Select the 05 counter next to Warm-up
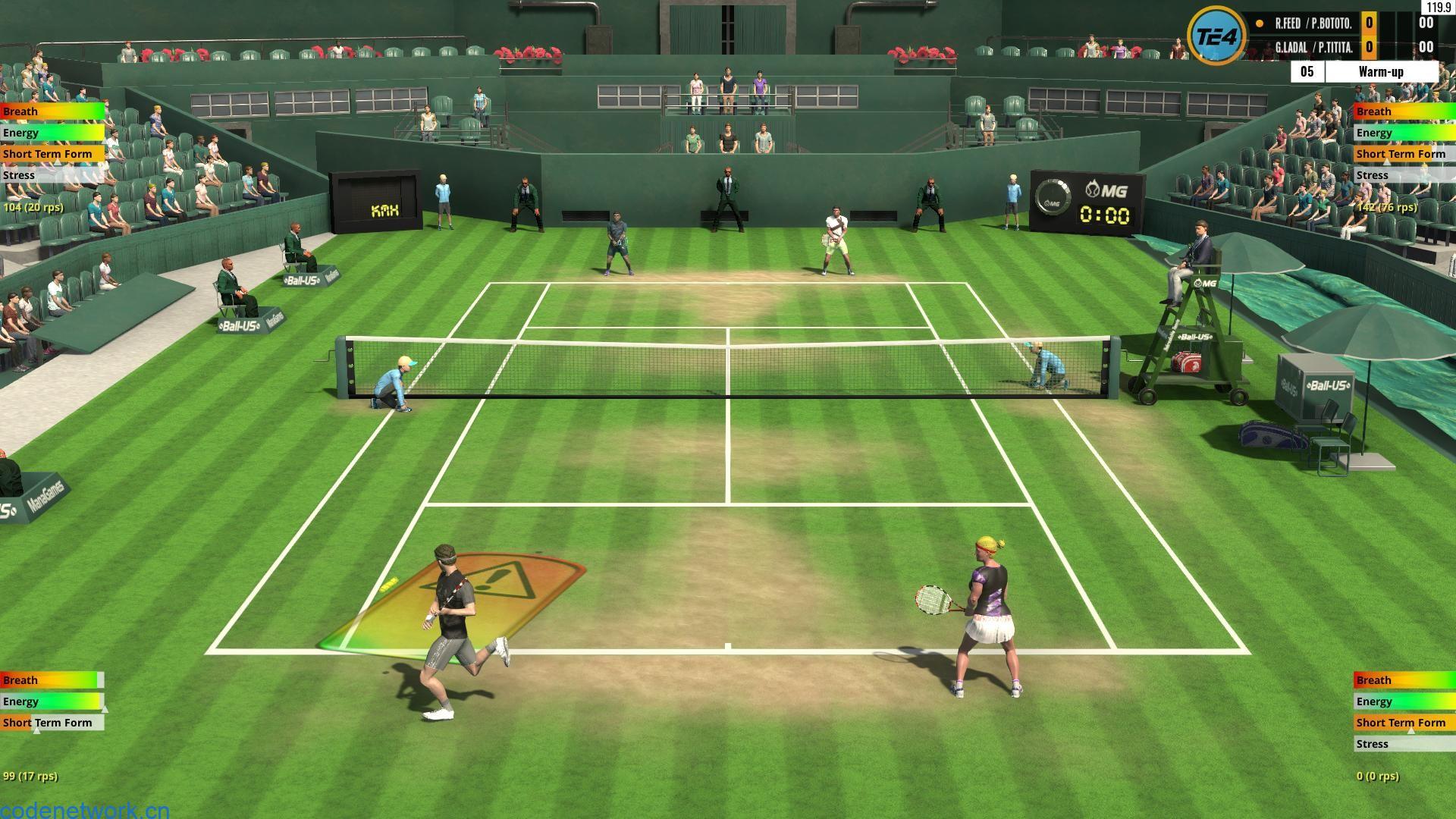This screenshot has height=819, width=1456. pyautogui.click(x=1307, y=71)
